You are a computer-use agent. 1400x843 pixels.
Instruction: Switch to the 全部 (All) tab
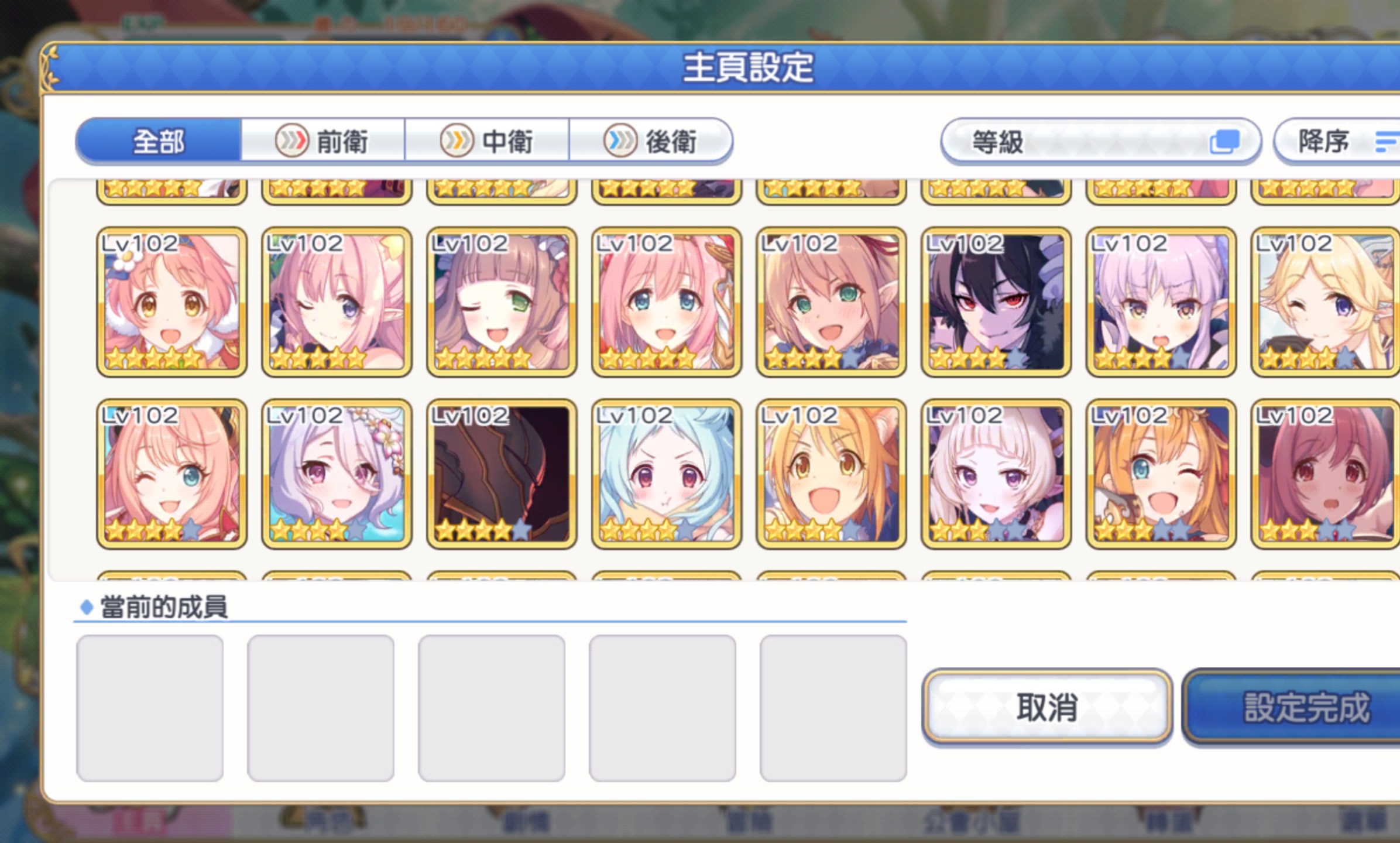point(158,141)
